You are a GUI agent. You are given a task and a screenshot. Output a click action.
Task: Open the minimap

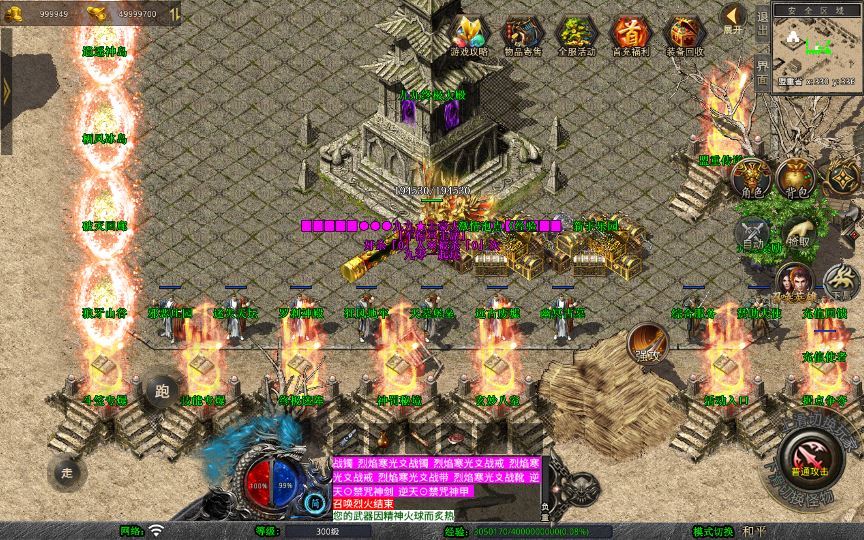pos(817,46)
